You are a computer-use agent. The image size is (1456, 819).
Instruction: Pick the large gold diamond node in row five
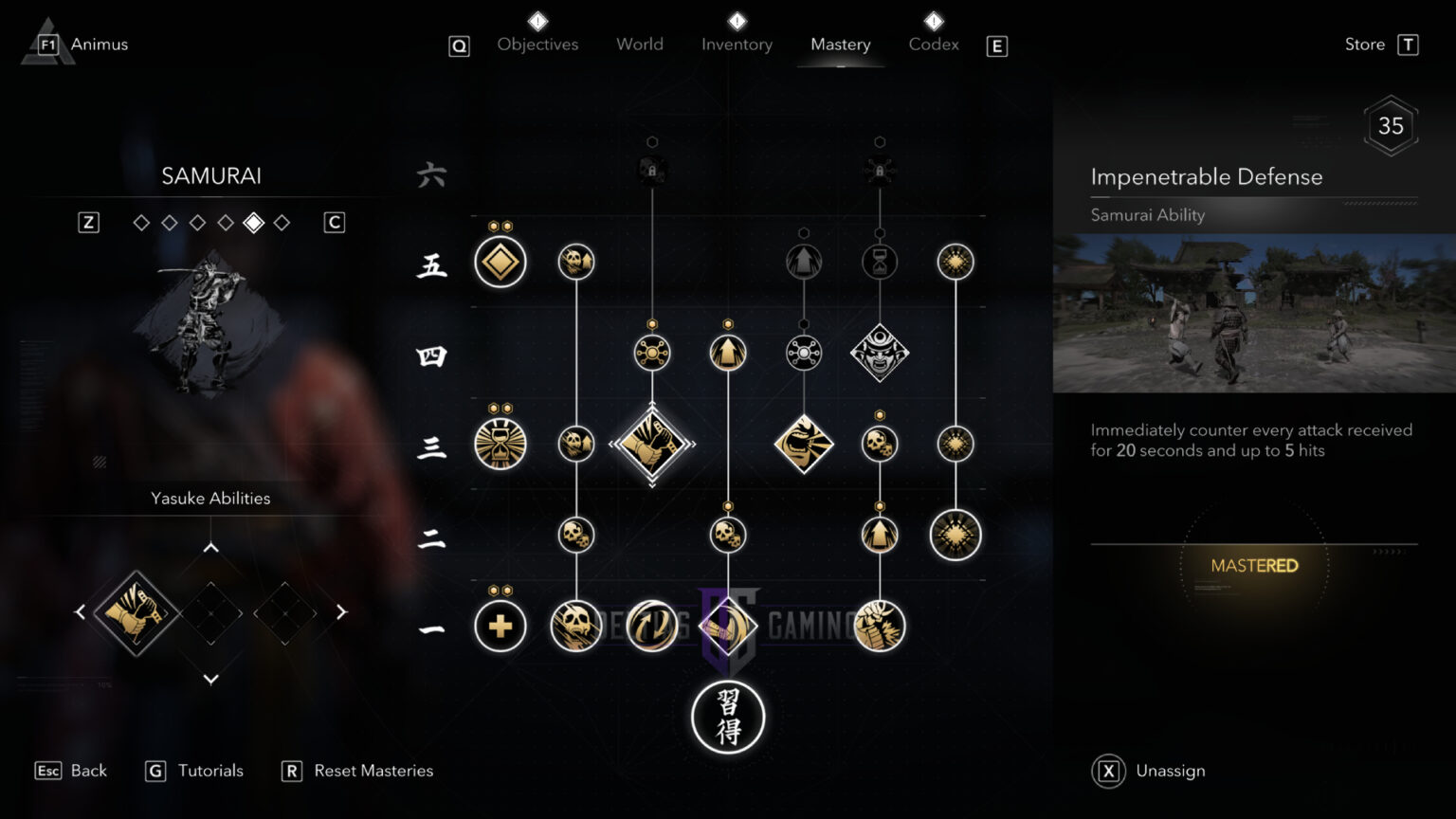500,262
